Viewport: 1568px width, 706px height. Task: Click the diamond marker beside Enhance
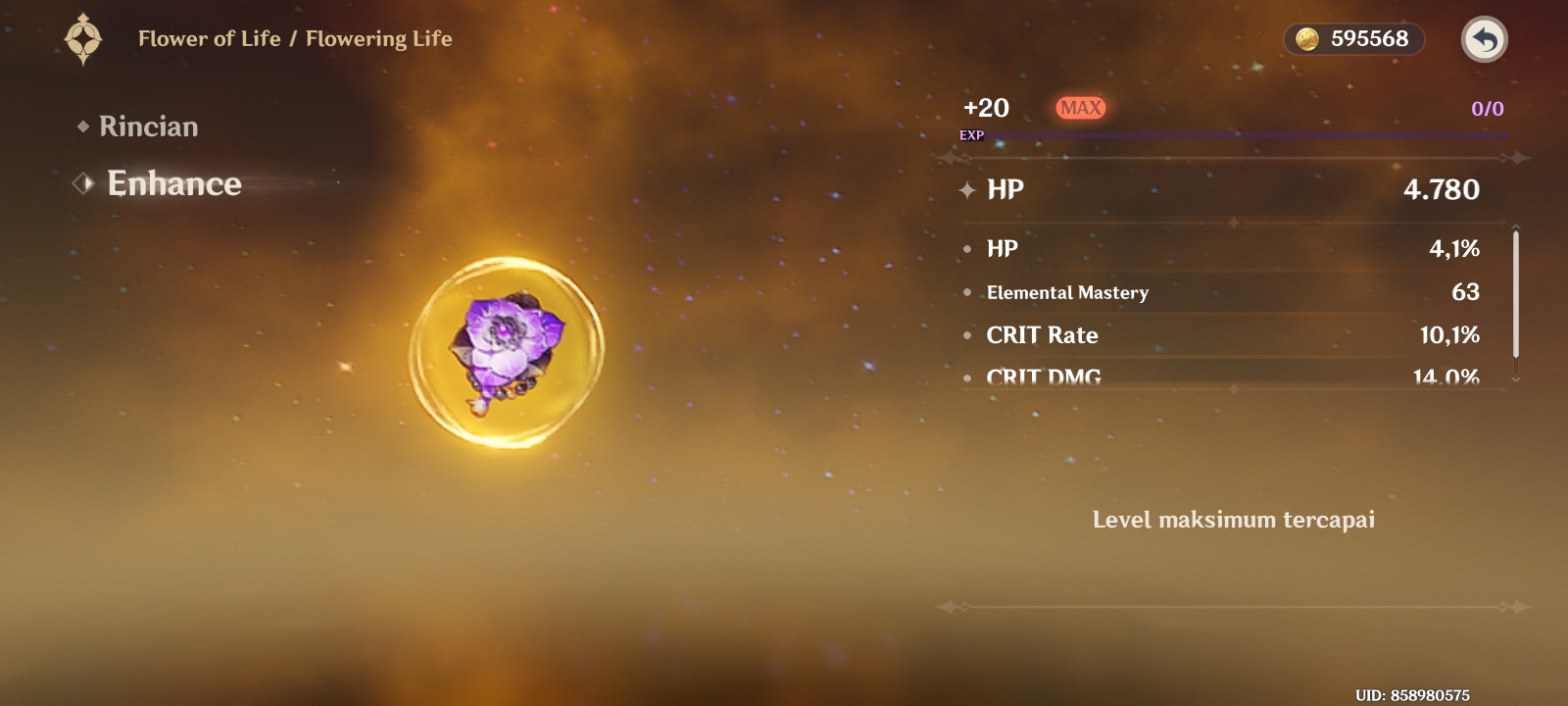(x=82, y=183)
